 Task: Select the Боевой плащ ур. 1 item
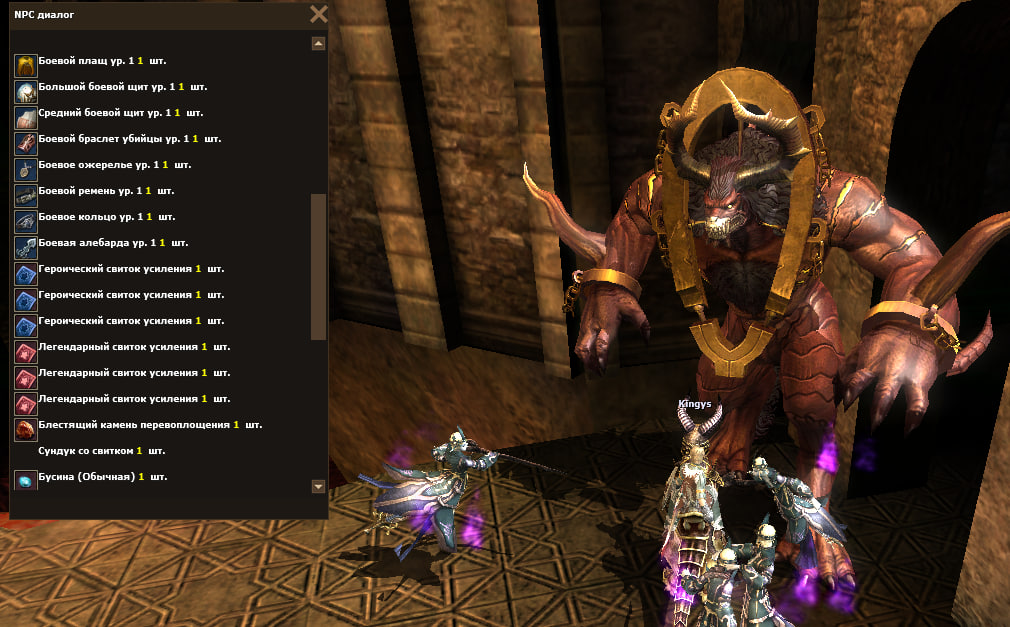tap(90, 62)
